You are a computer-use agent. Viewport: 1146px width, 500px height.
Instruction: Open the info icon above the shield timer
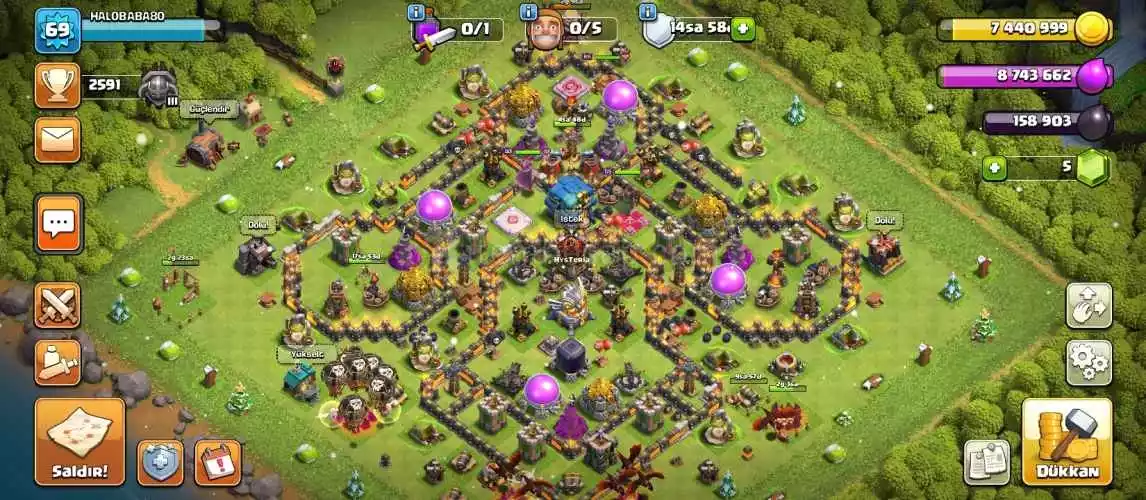(x=647, y=12)
